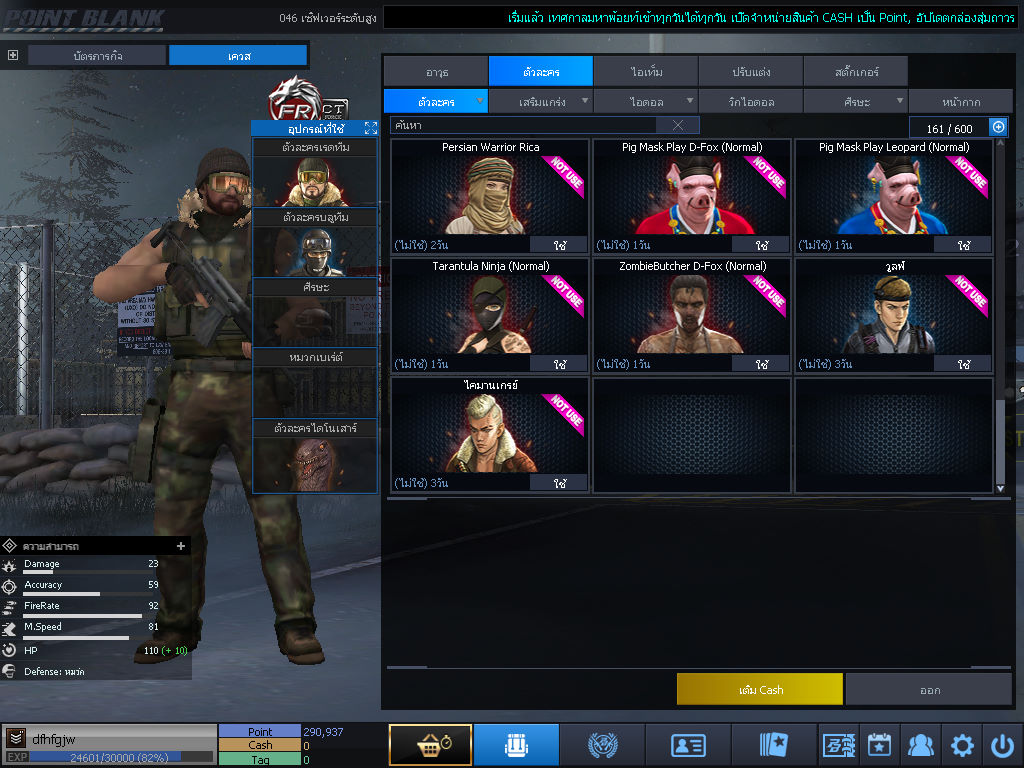Switch to the อาวุธ weapons tab

pos(436,72)
